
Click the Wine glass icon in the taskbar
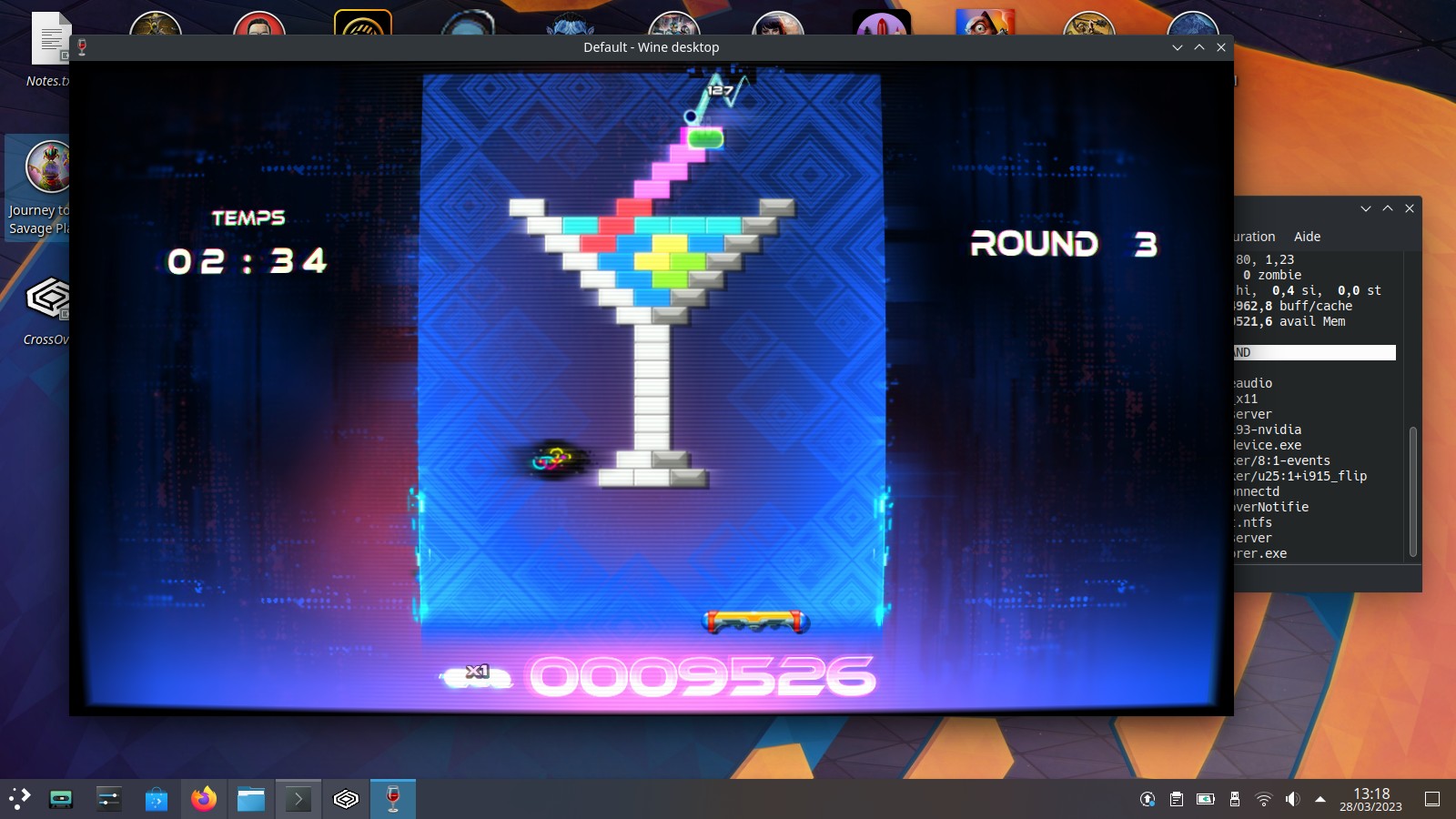[x=392, y=800]
